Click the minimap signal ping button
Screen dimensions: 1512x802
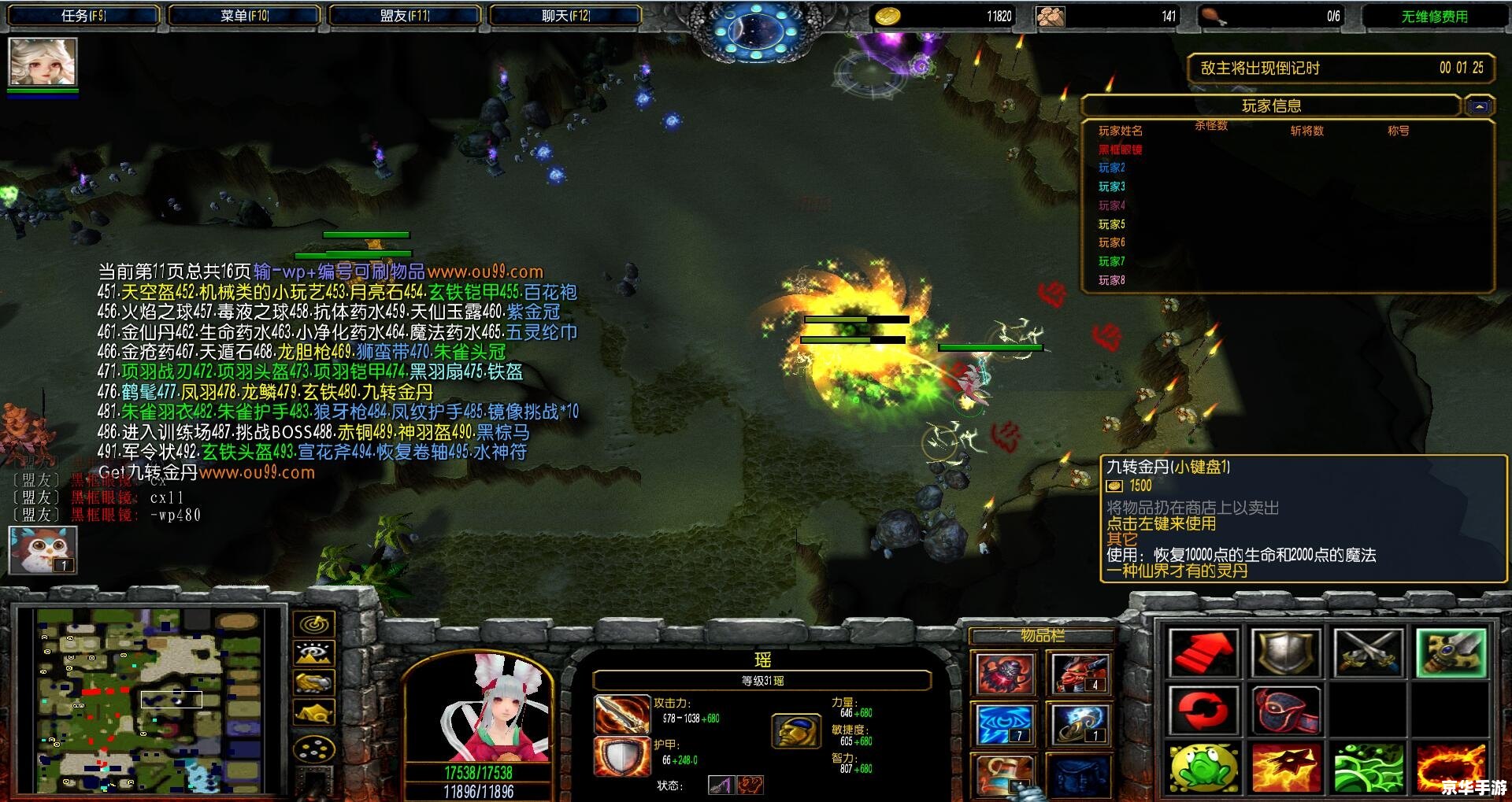pos(314,624)
